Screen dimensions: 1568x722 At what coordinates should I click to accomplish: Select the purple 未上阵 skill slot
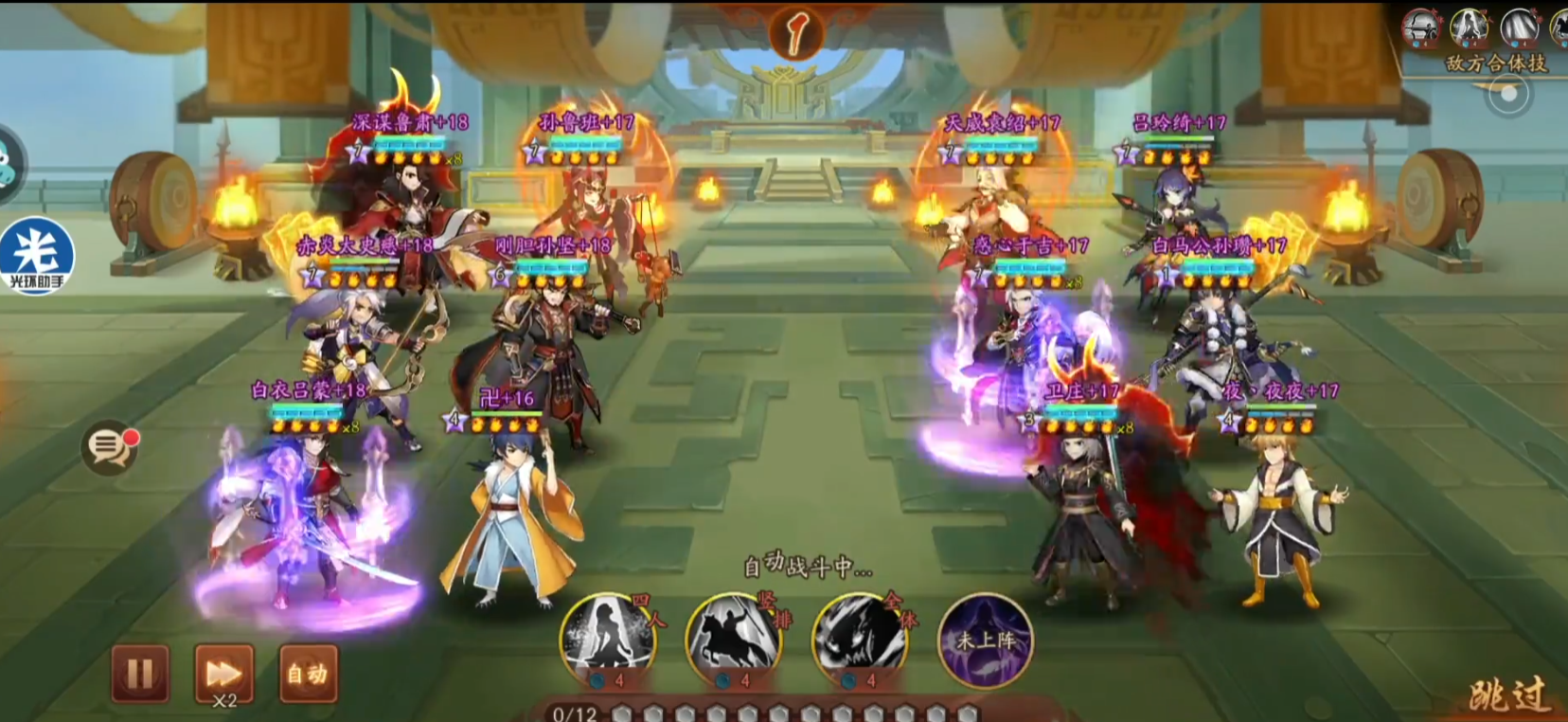pos(985,640)
